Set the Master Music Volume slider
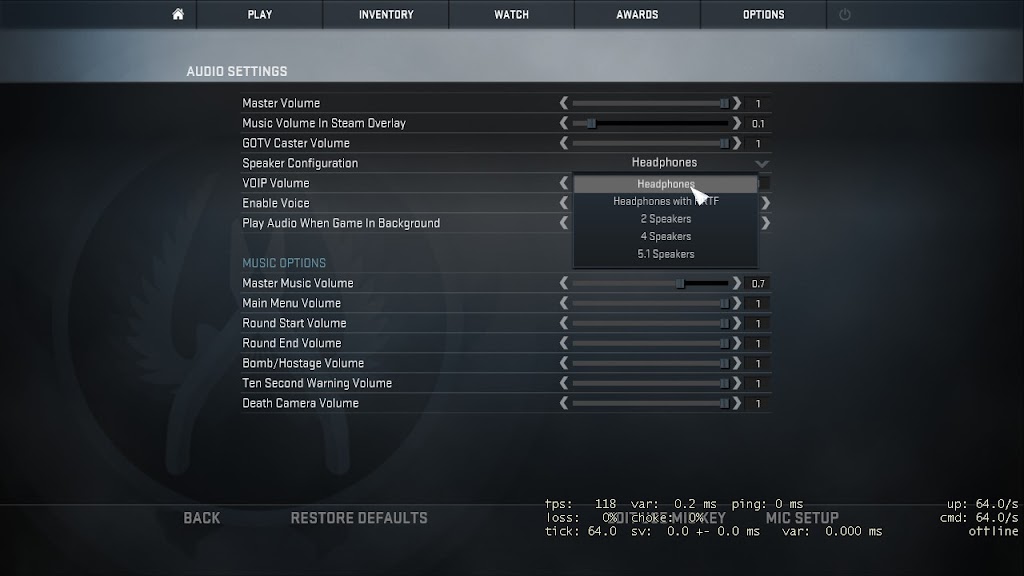Viewport: 1024px width, 576px height. [x=650, y=283]
